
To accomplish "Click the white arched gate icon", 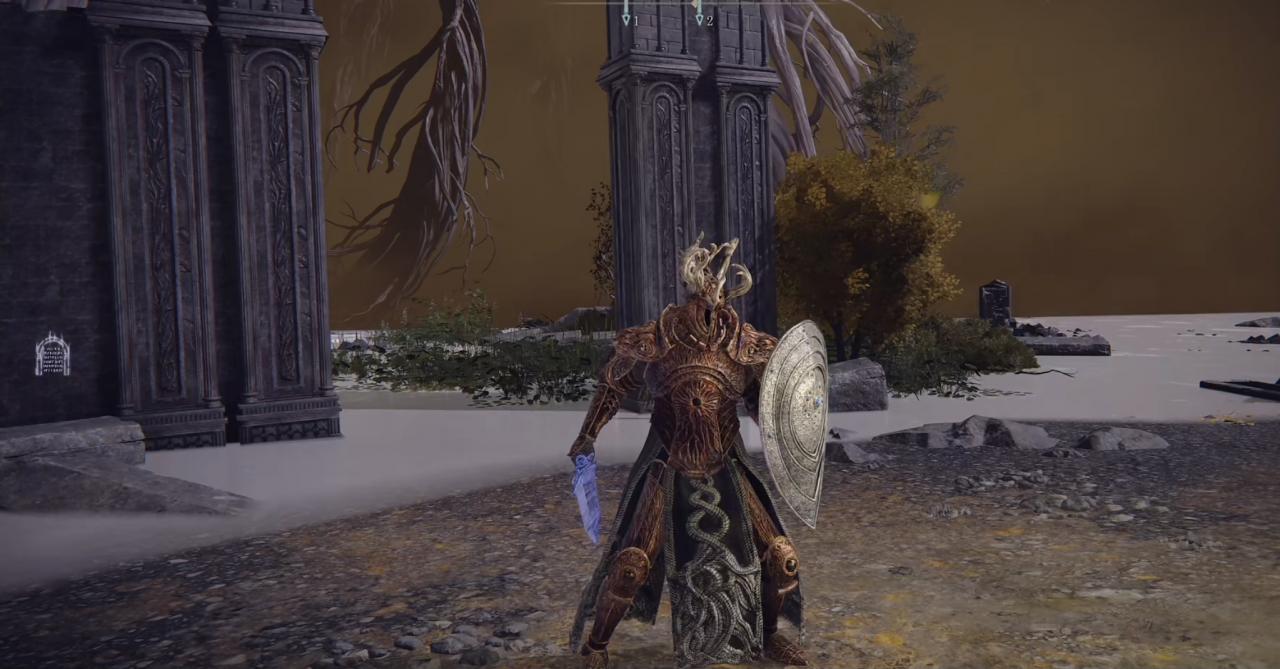I will pos(52,355).
